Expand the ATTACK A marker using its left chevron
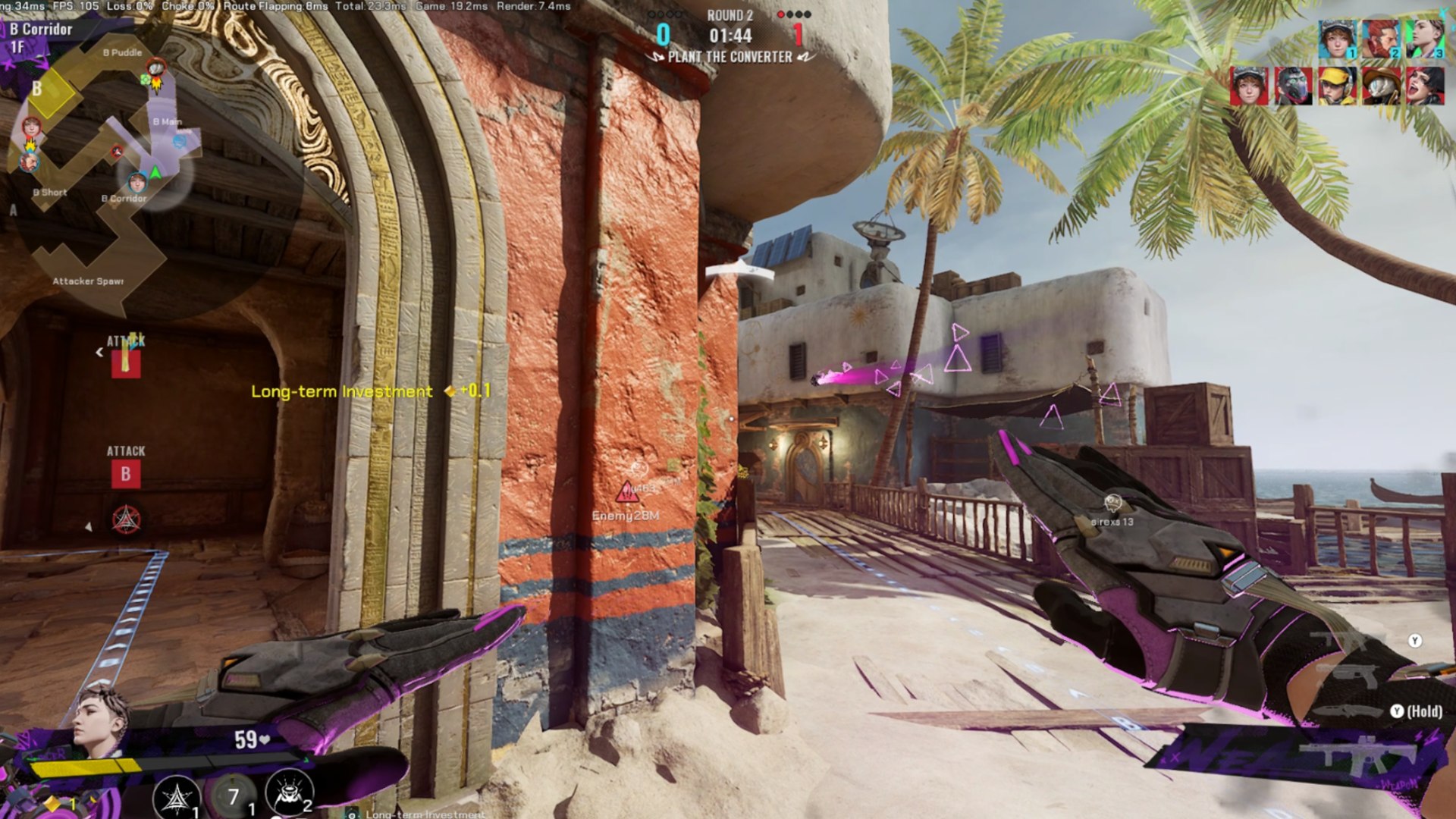Viewport: 1456px width, 819px height. [x=98, y=352]
